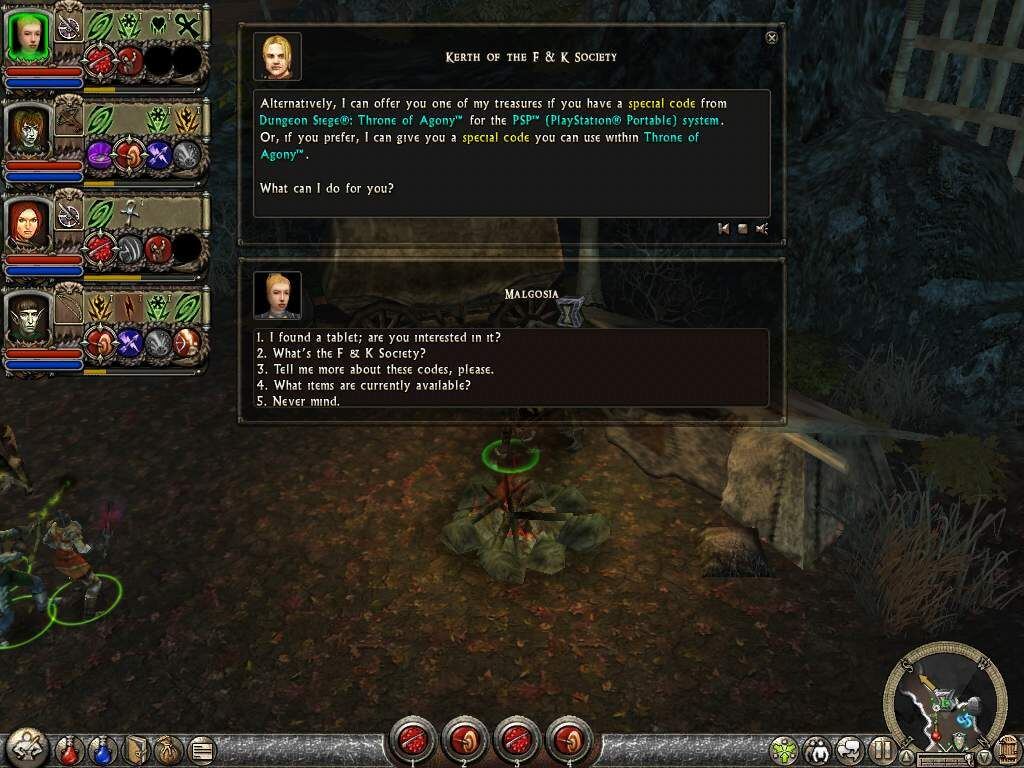Viewport: 1024px width, 768px height.
Task: Use the blue mana potion button
Action: pos(102,748)
